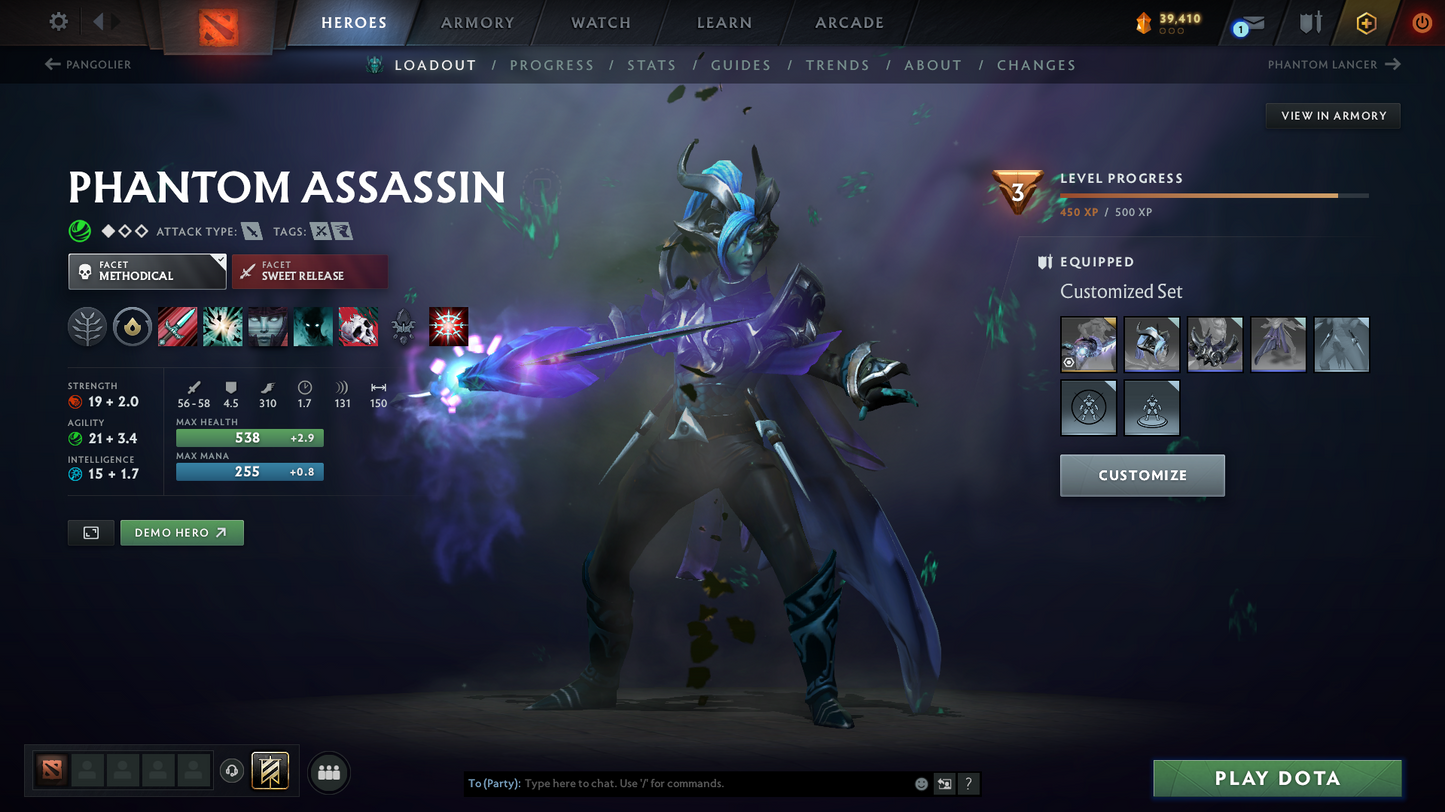Viewport: 1445px width, 812px height.
Task: View the Phantom Strike ability icon
Action: (x=222, y=326)
